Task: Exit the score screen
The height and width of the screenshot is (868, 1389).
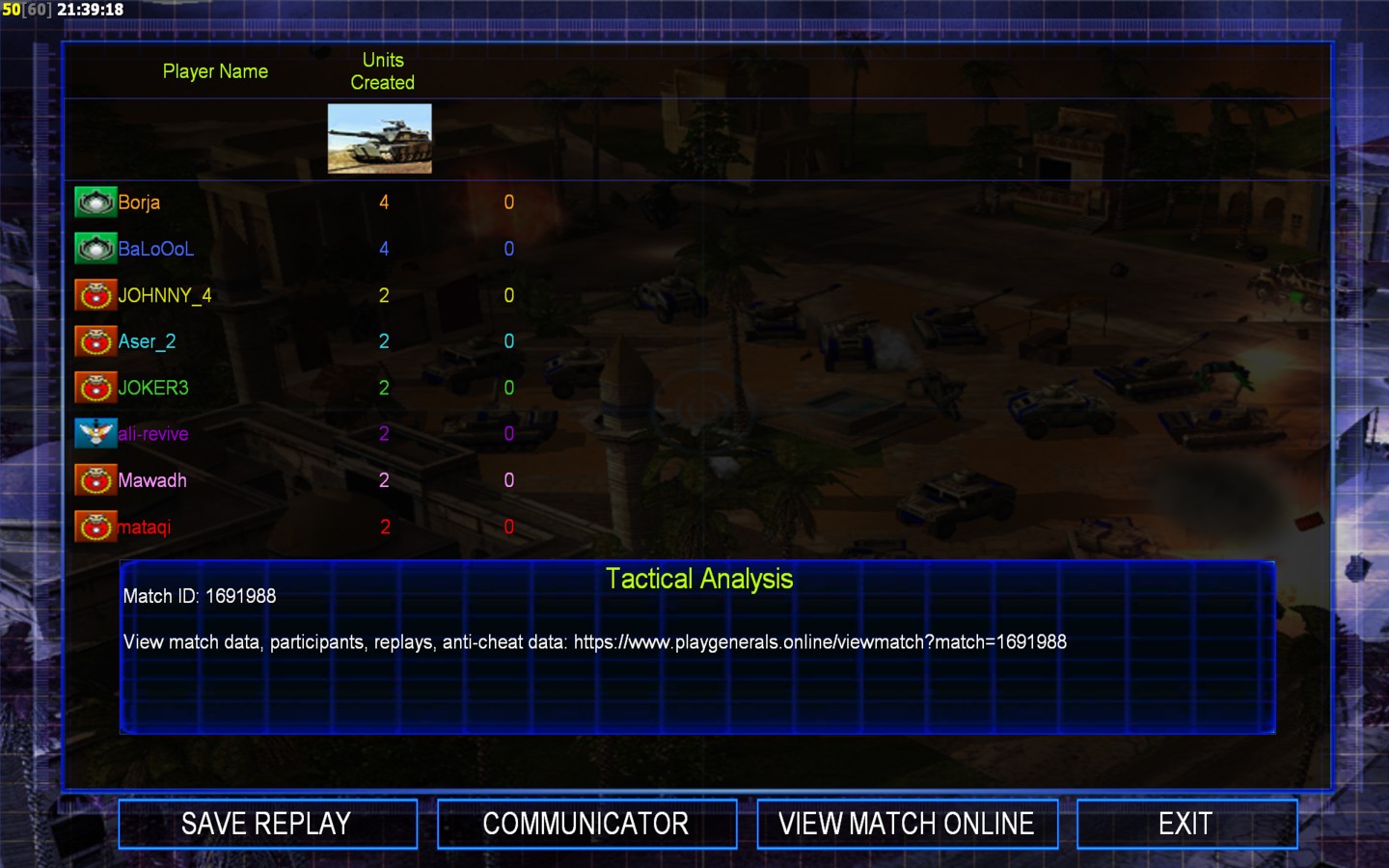Action: 1185,824
